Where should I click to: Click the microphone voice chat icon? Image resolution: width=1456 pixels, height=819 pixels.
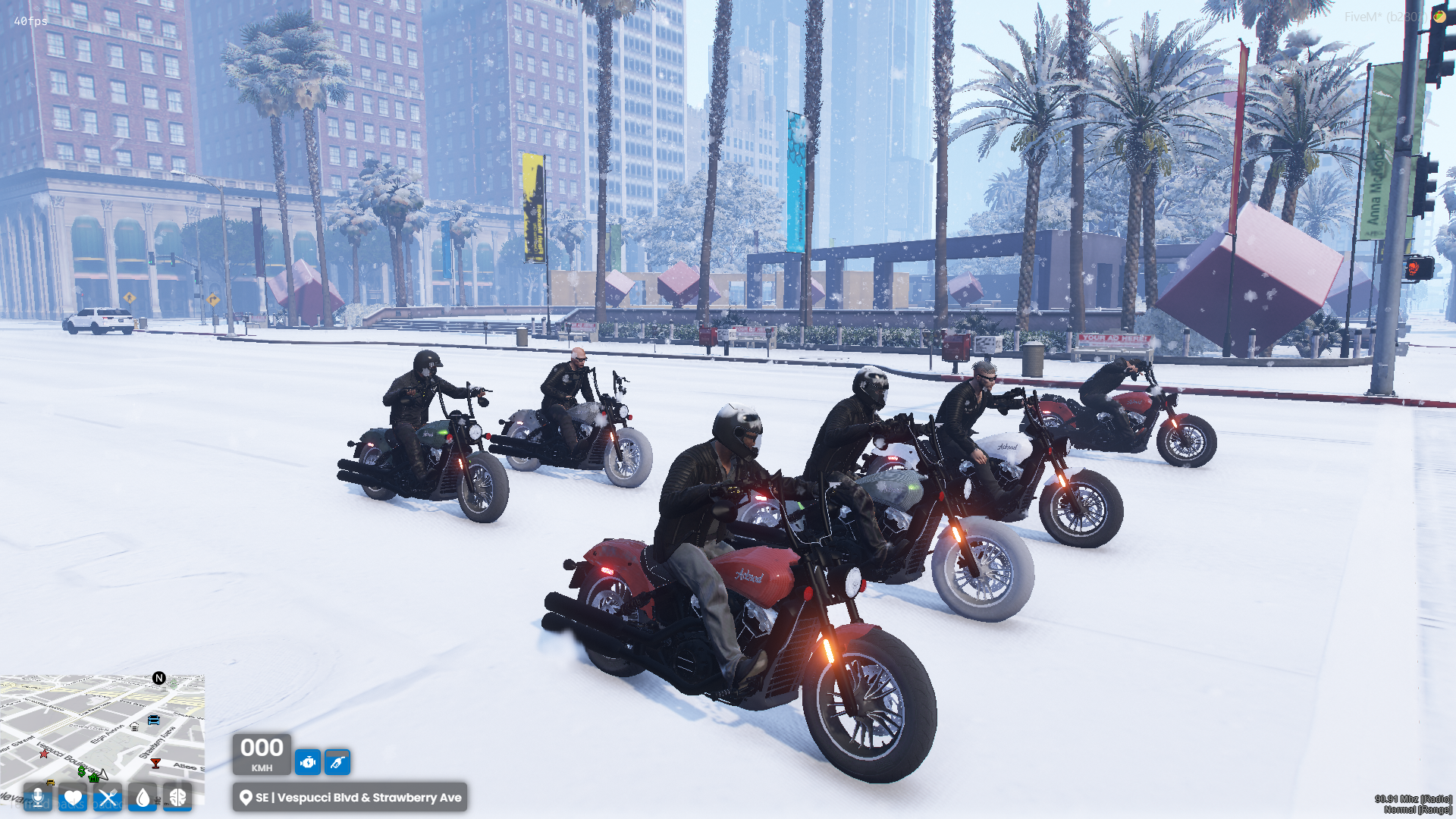pyautogui.click(x=37, y=799)
